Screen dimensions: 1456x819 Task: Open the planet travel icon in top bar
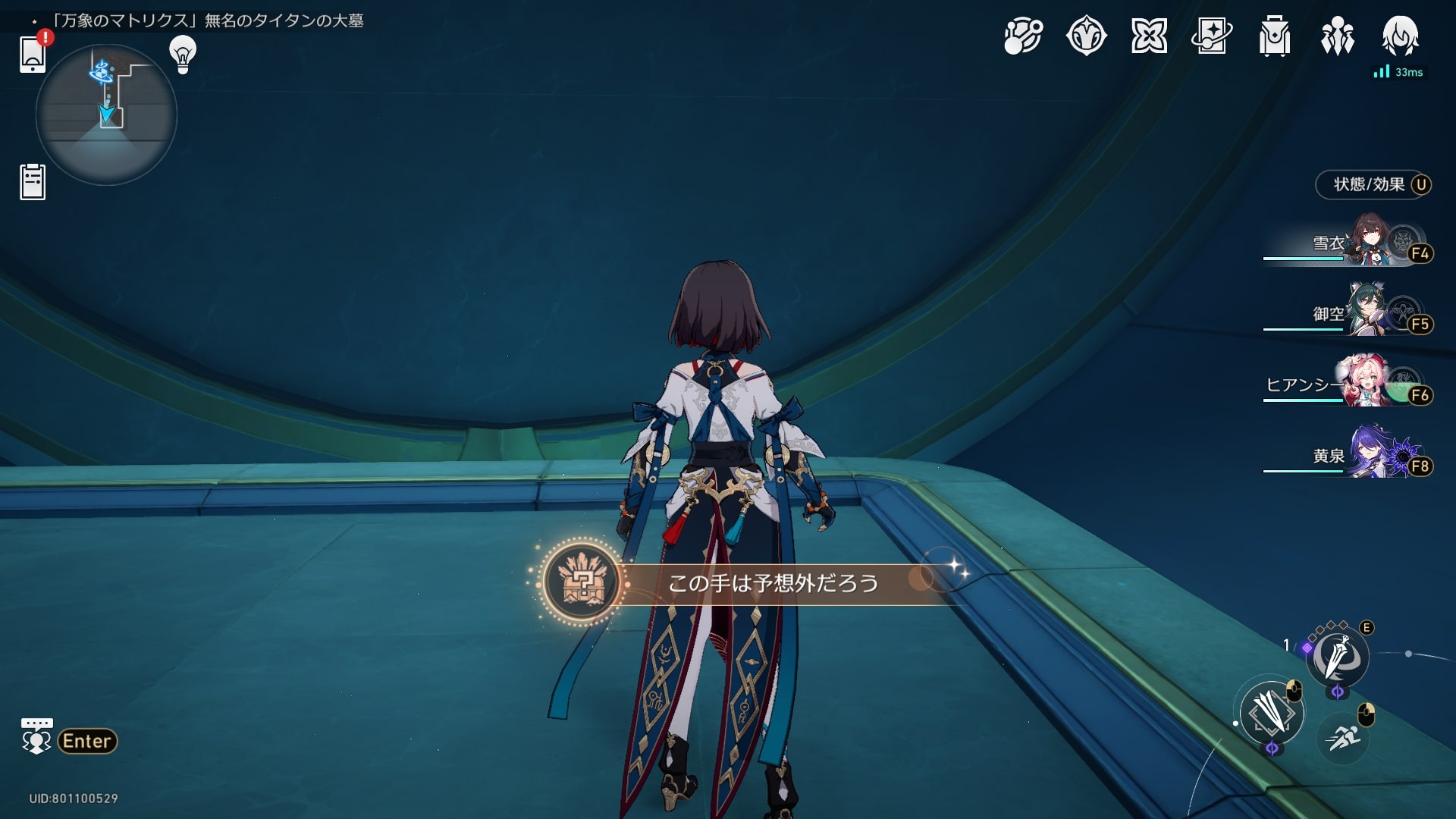coord(1023,36)
